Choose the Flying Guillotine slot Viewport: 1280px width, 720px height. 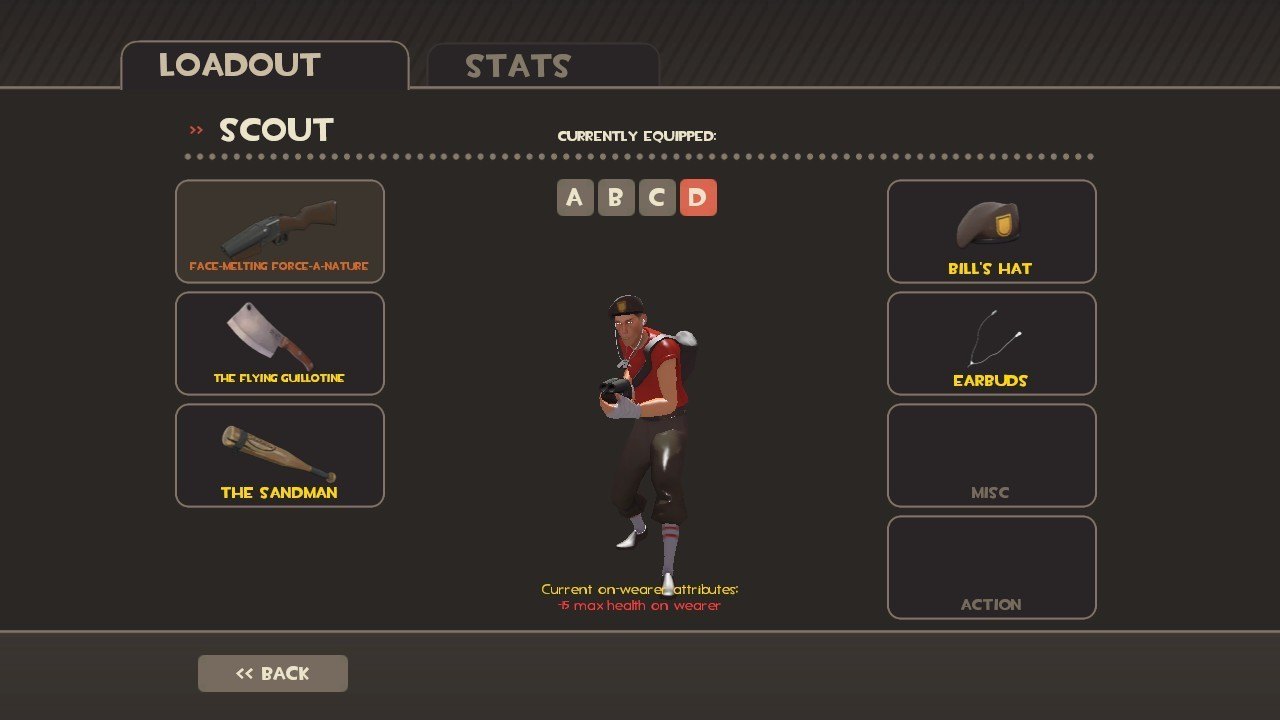pyautogui.click(x=280, y=343)
